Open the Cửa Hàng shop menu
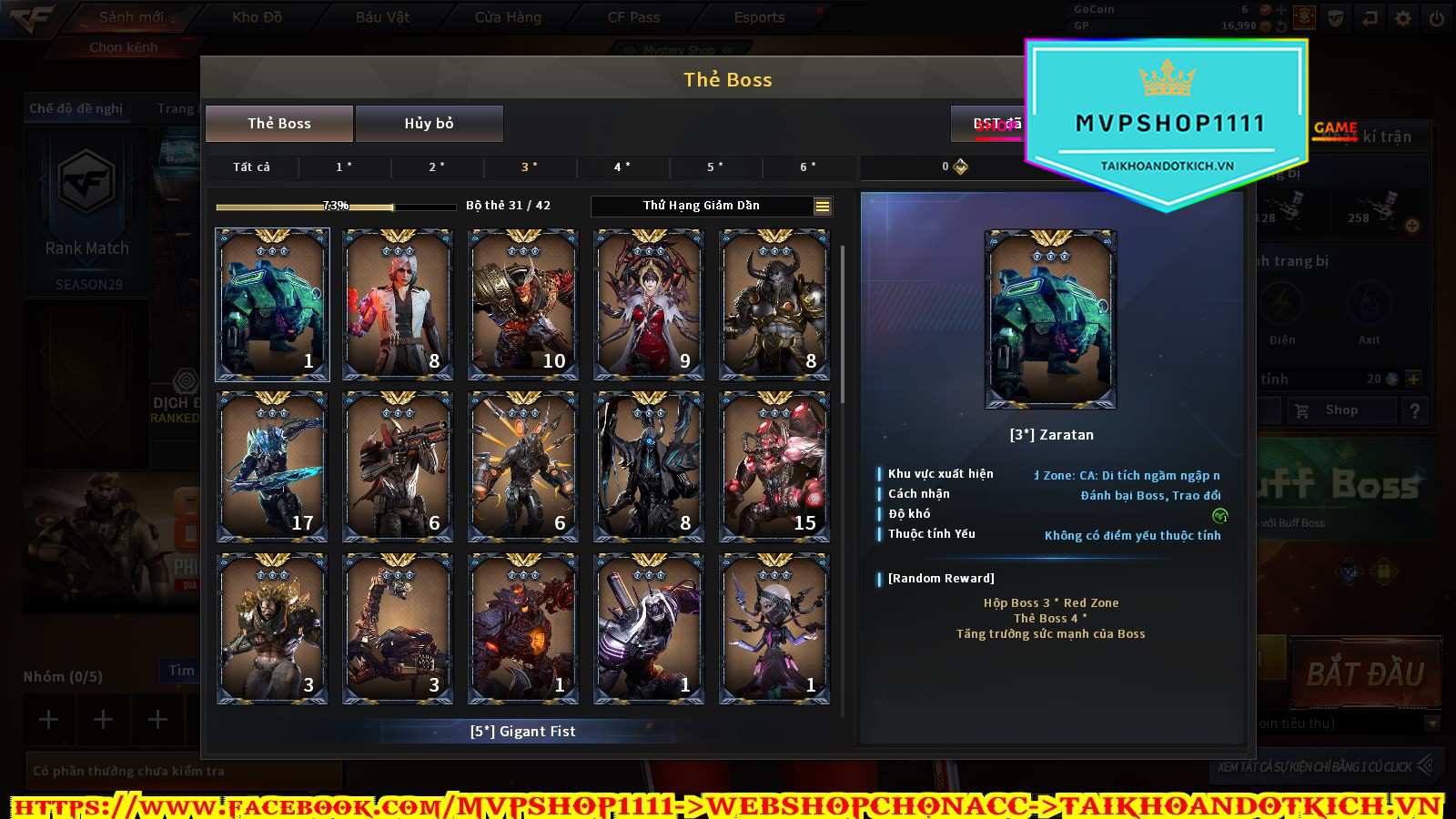Viewport: 1456px width, 819px height. click(x=508, y=17)
